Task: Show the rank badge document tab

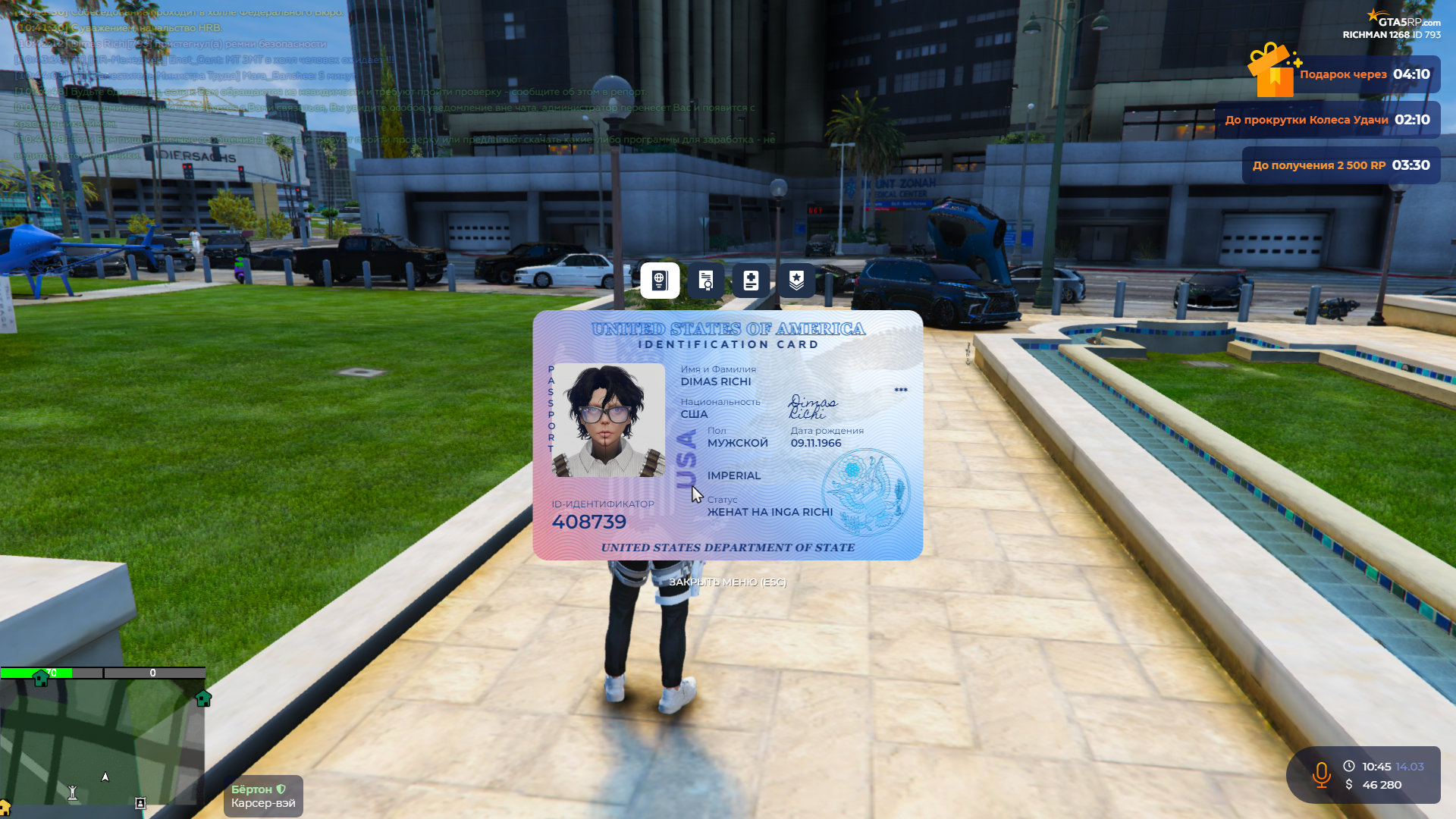Action: tap(796, 281)
